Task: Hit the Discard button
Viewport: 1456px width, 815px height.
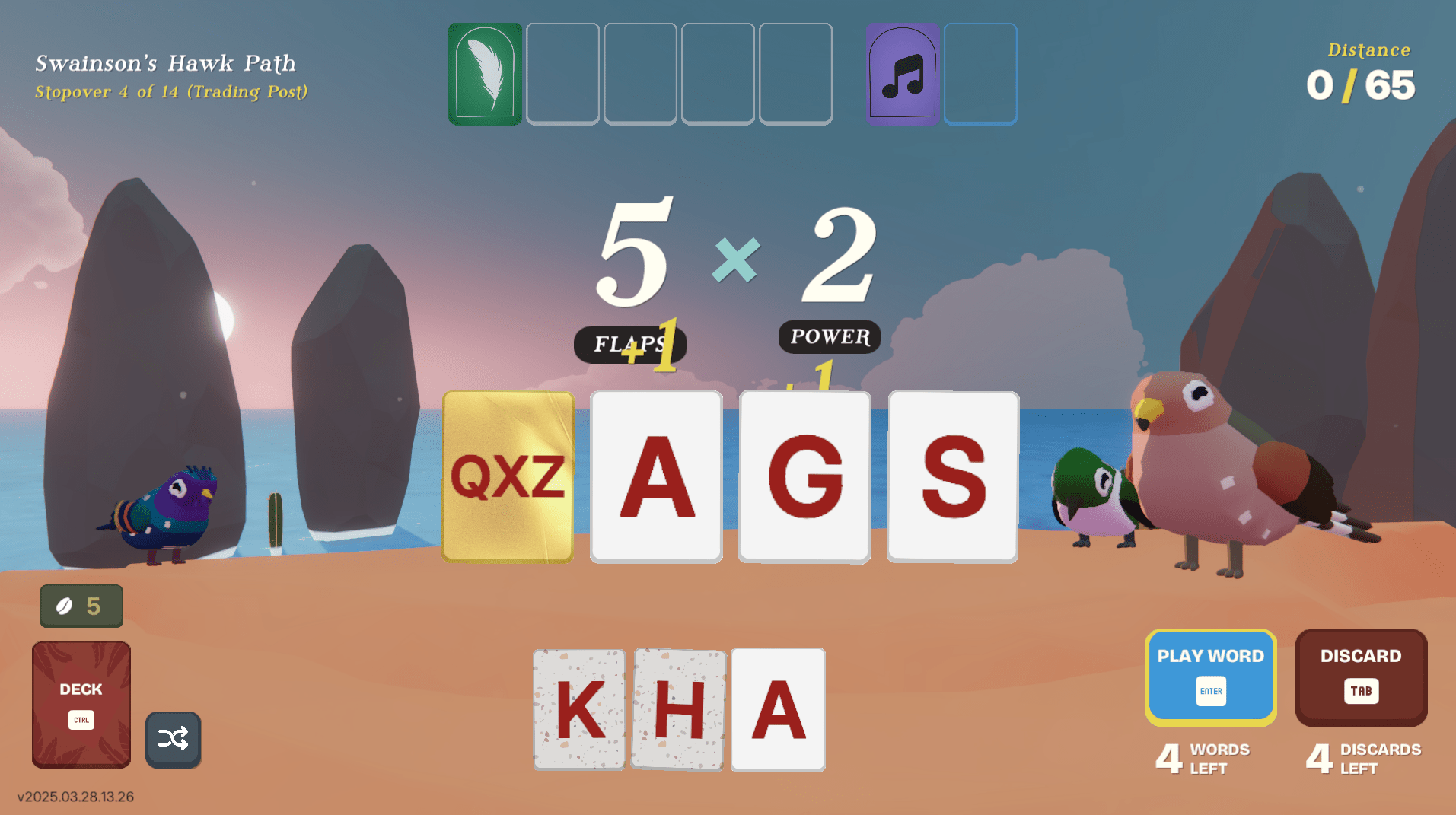Action: coord(1360,676)
